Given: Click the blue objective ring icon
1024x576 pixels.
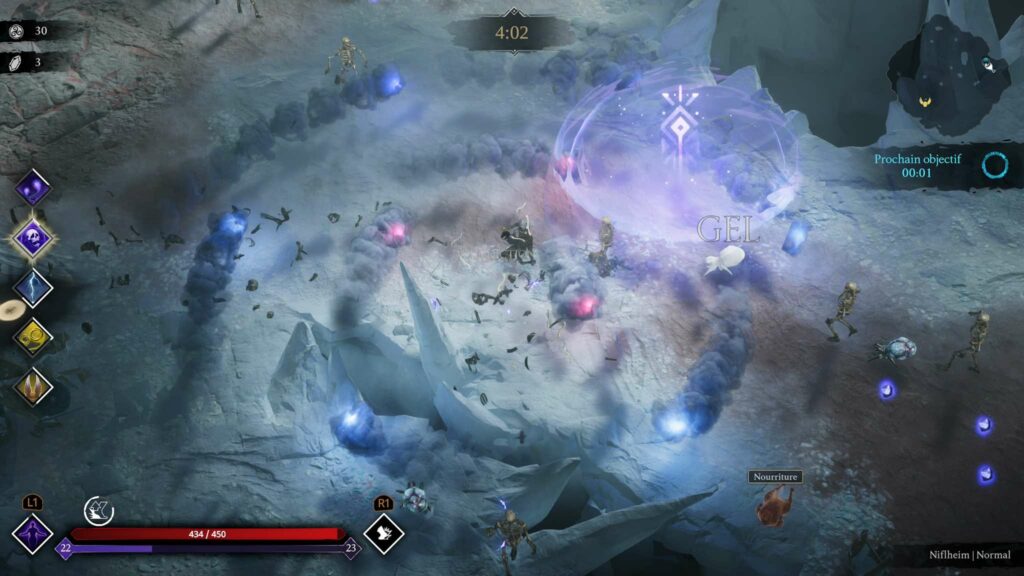Looking at the screenshot, I should pyautogui.click(x=994, y=165).
